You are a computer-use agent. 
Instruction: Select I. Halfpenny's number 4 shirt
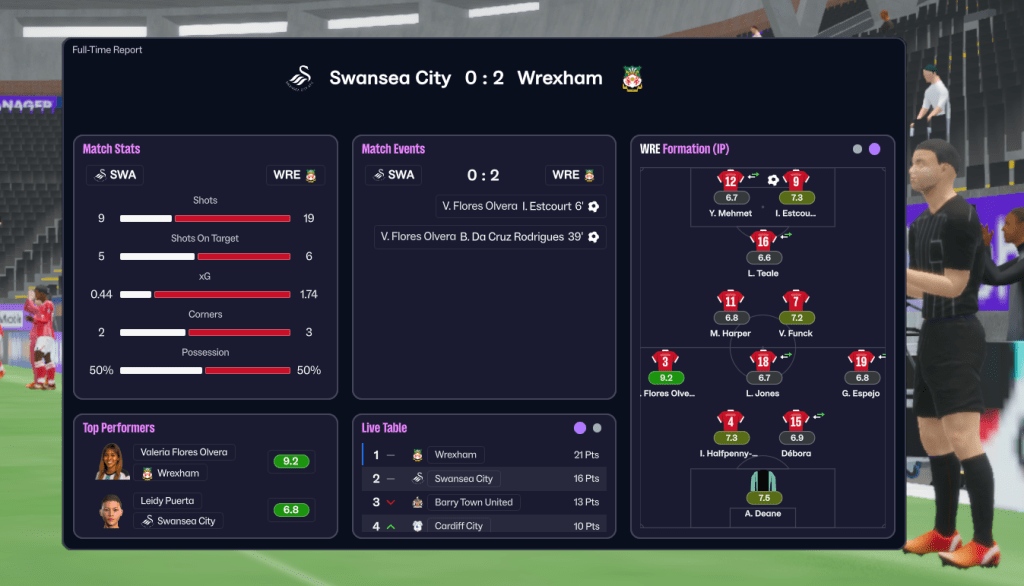point(730,421)
